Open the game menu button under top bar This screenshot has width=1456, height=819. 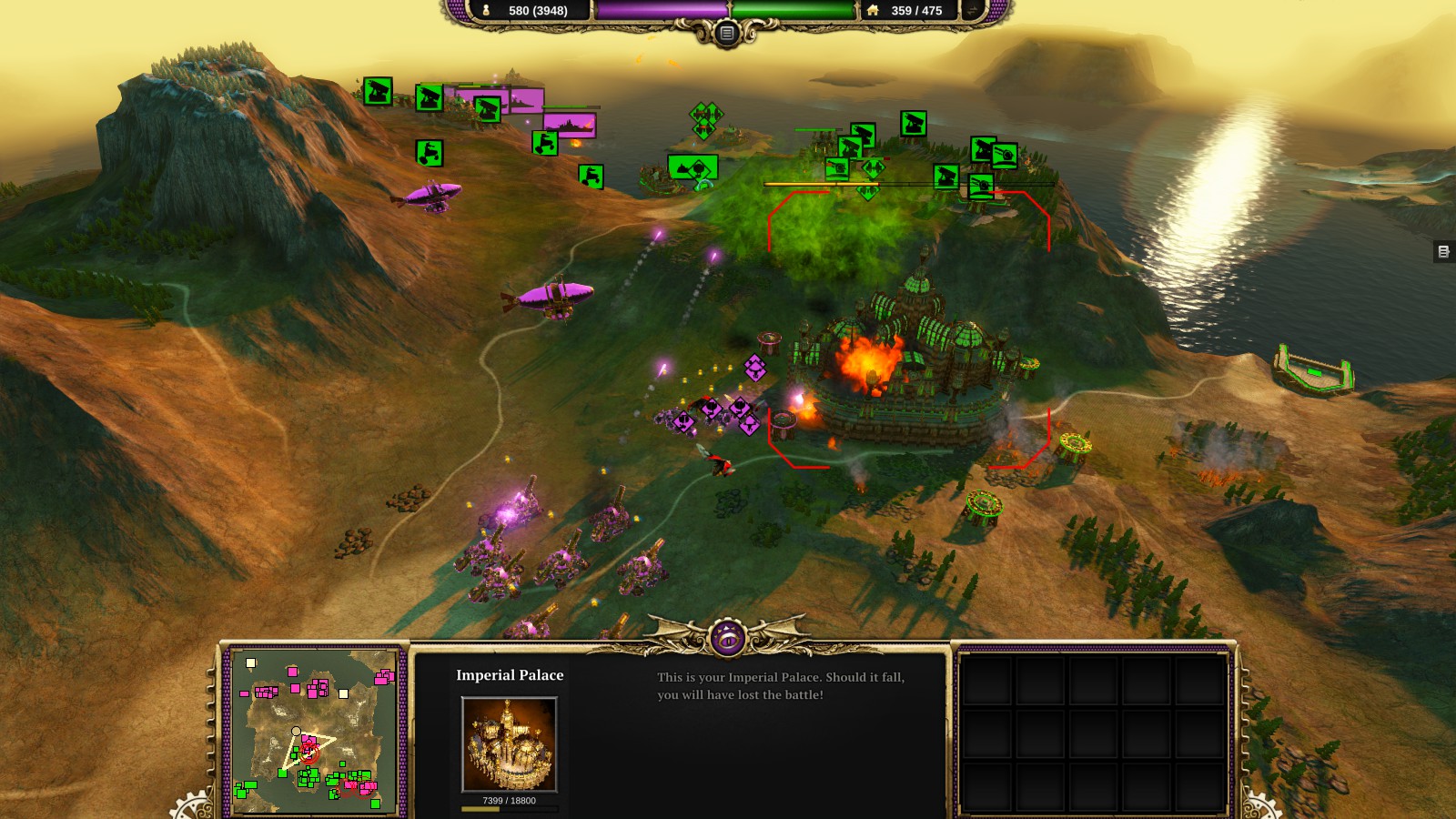pos(726,34)
